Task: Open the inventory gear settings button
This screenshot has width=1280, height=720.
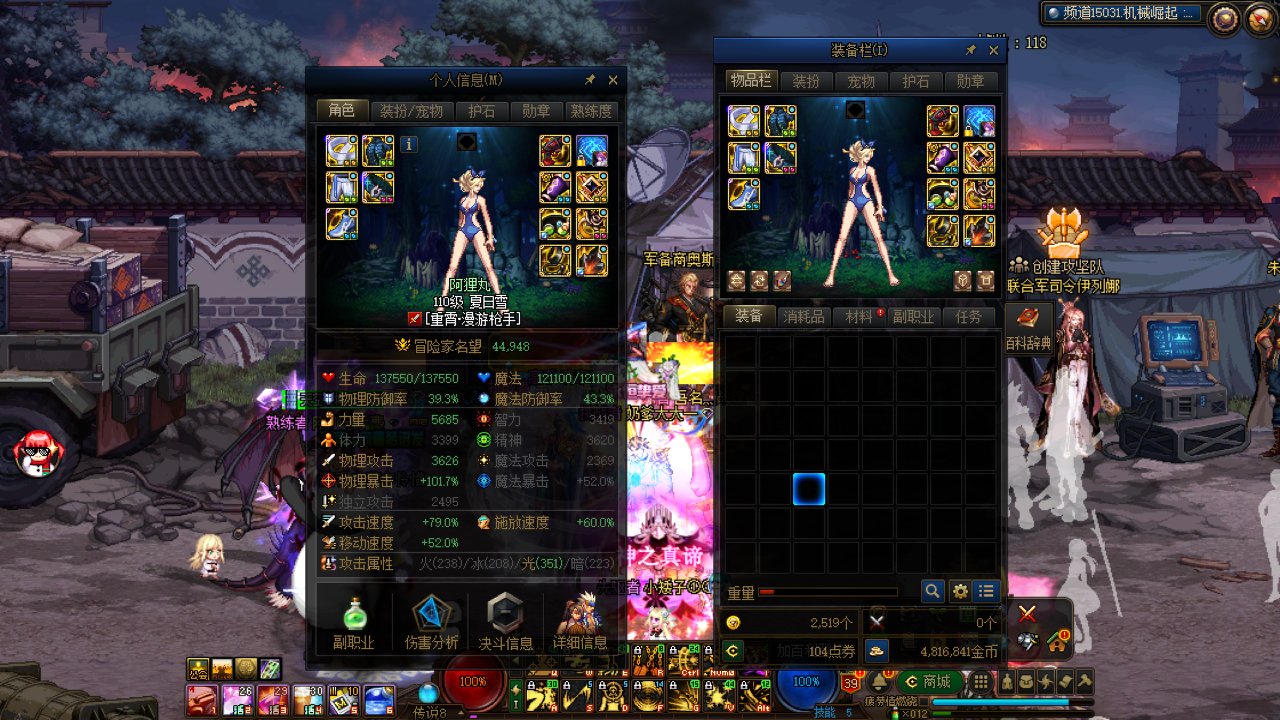Action: point(960,591)
